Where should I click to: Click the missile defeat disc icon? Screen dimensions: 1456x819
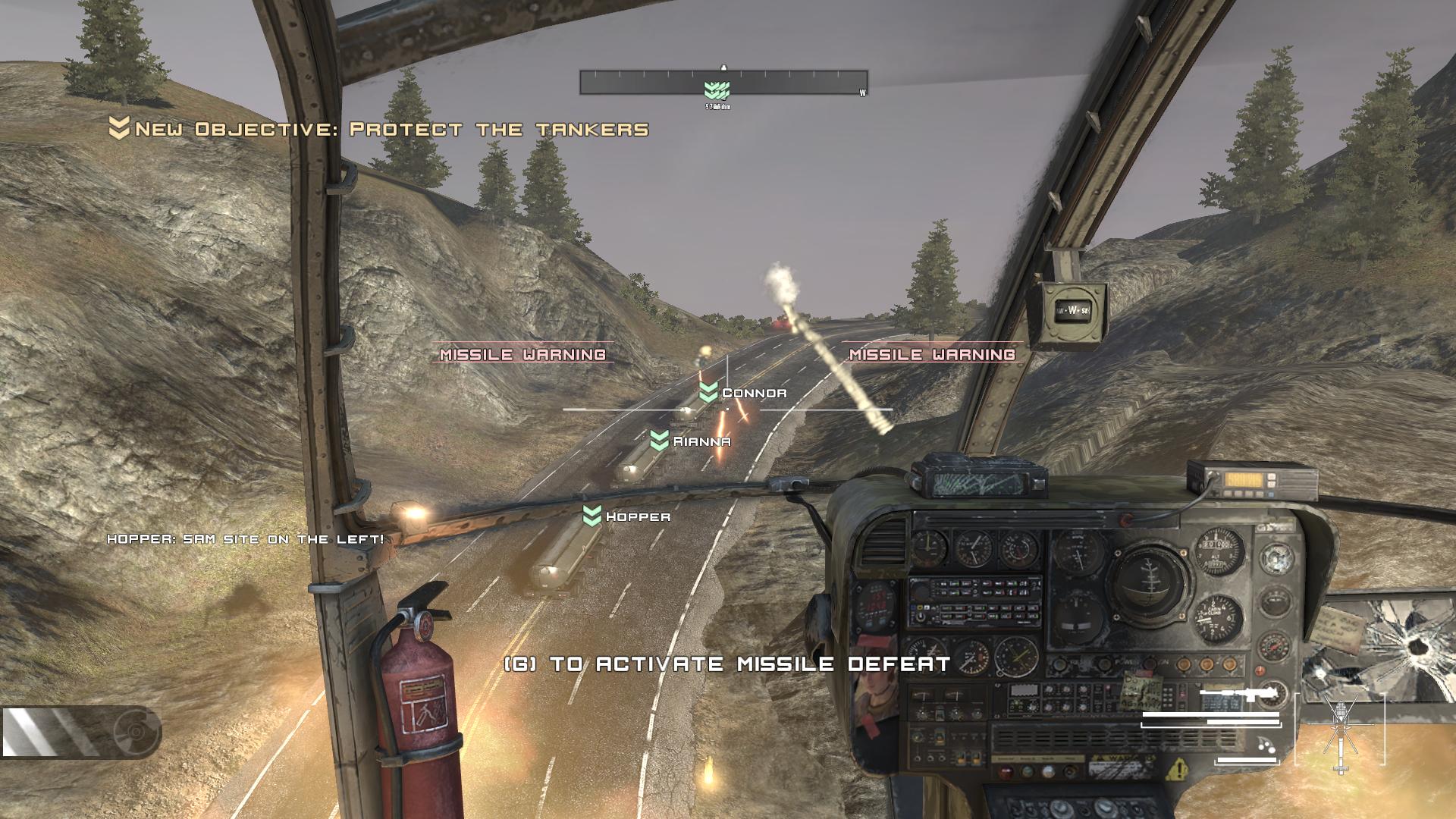pos(136,732)
